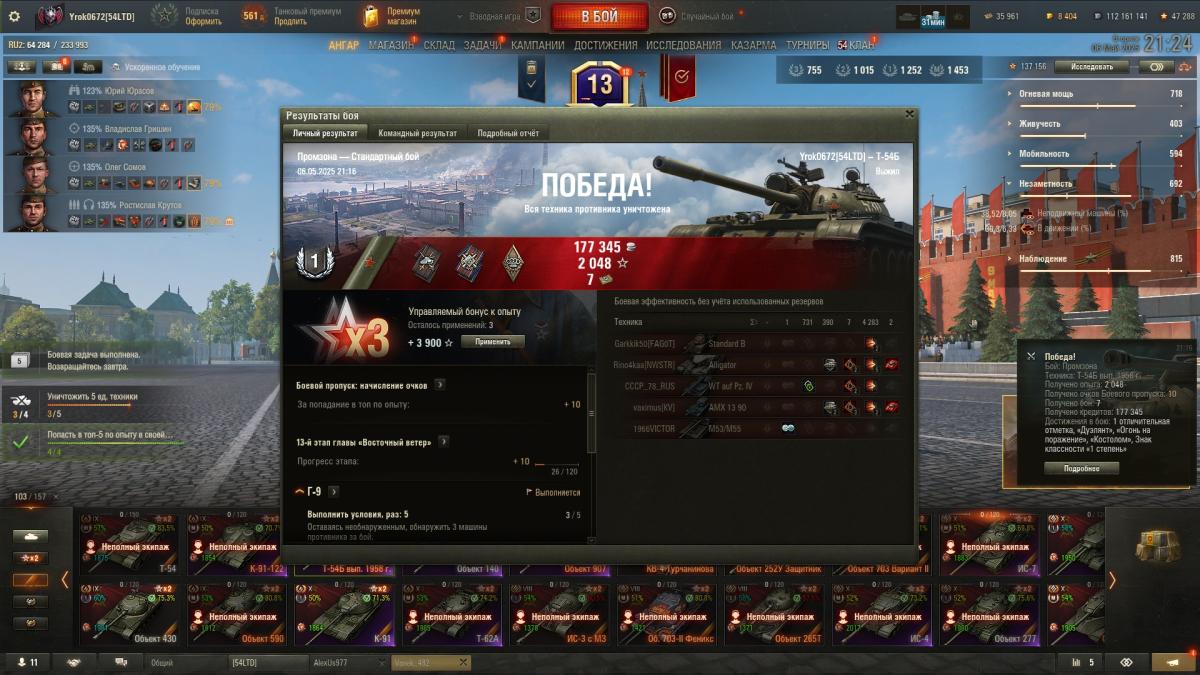Open the settings gear icon
The height and width of the screenshot is (675, 1200).
pyautogui.click(x=14, y=16)
